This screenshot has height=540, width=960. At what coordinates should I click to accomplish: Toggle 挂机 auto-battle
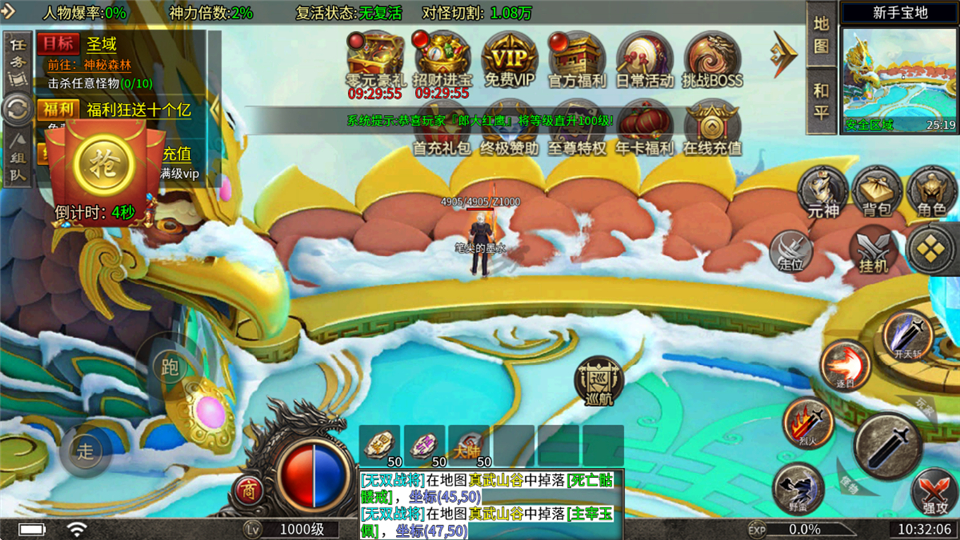point(873,248)
